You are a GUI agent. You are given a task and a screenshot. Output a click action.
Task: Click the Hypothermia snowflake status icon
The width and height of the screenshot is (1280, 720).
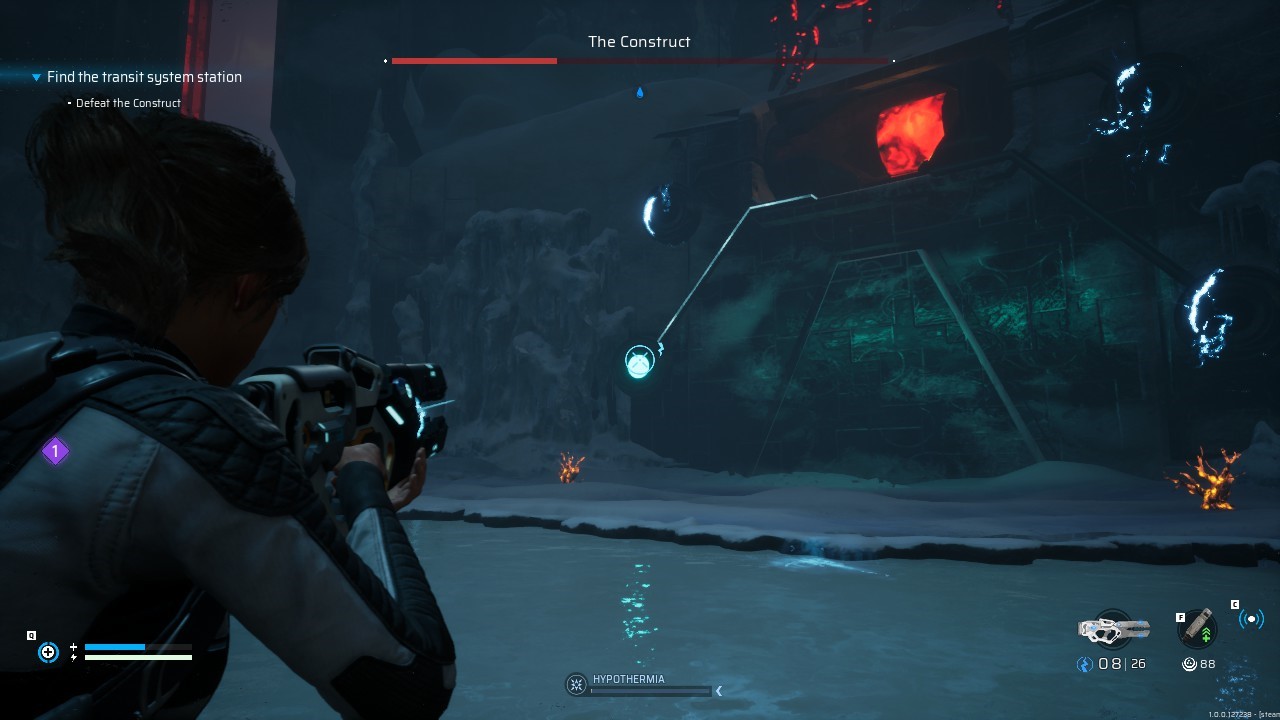coord(576,684)
